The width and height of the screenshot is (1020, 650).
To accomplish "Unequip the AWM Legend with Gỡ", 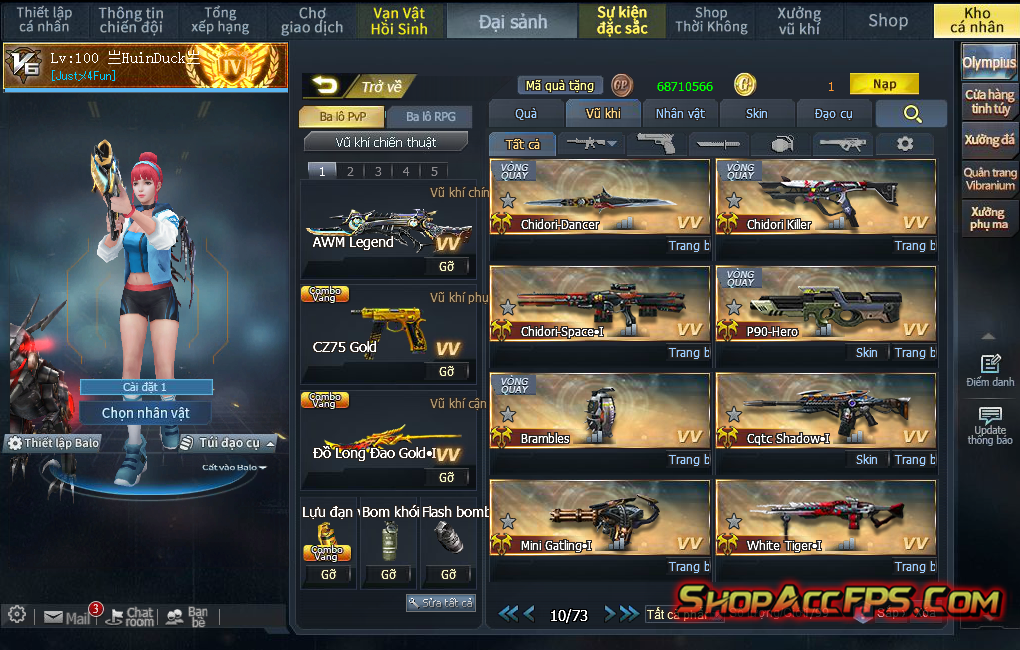I will pyautogui.click(x=446, y=267).
